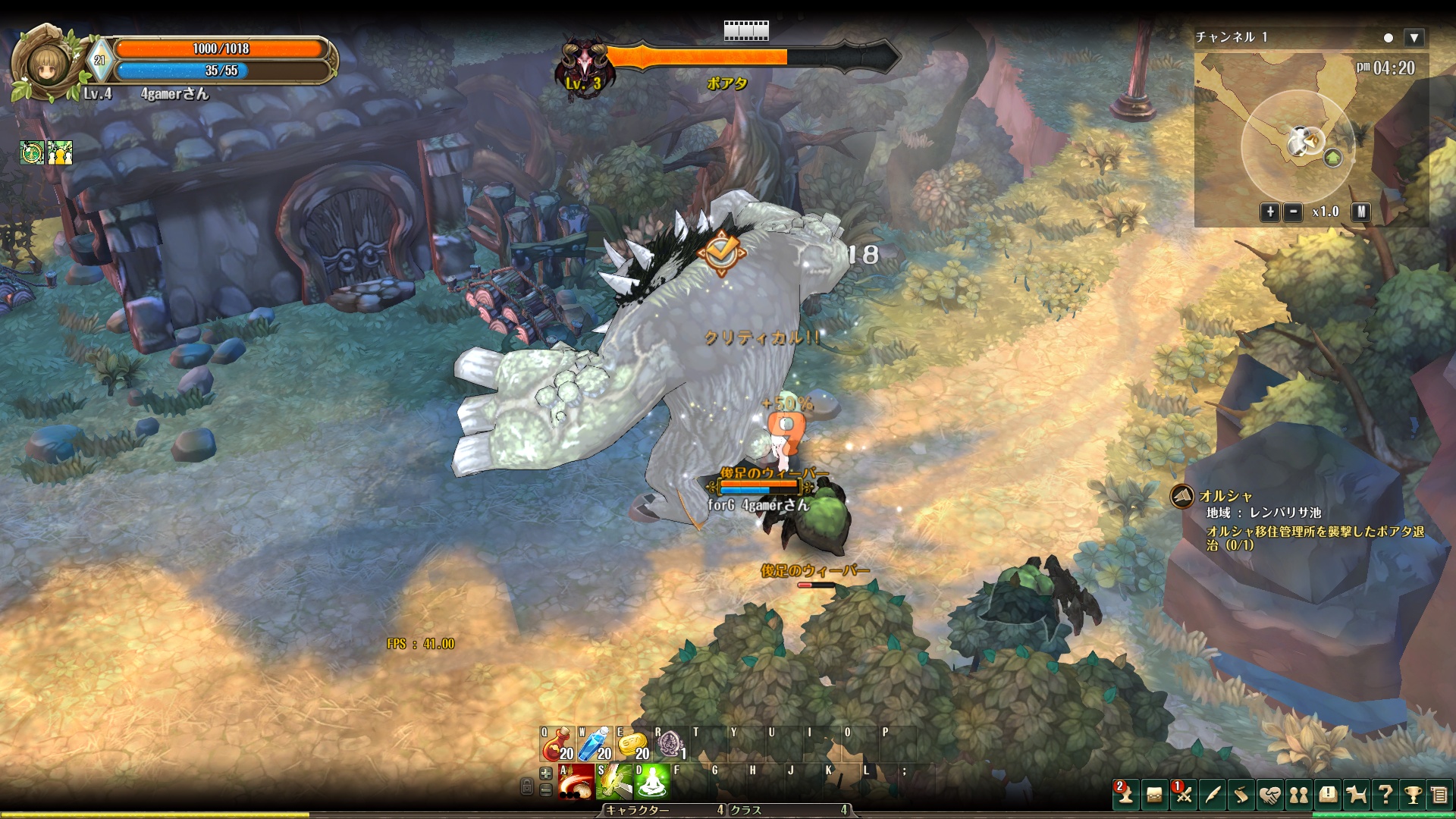Screen dimensions: 1456x819
Task: Toggle the hotbar lock icon
Action: (x=527, y=786)
